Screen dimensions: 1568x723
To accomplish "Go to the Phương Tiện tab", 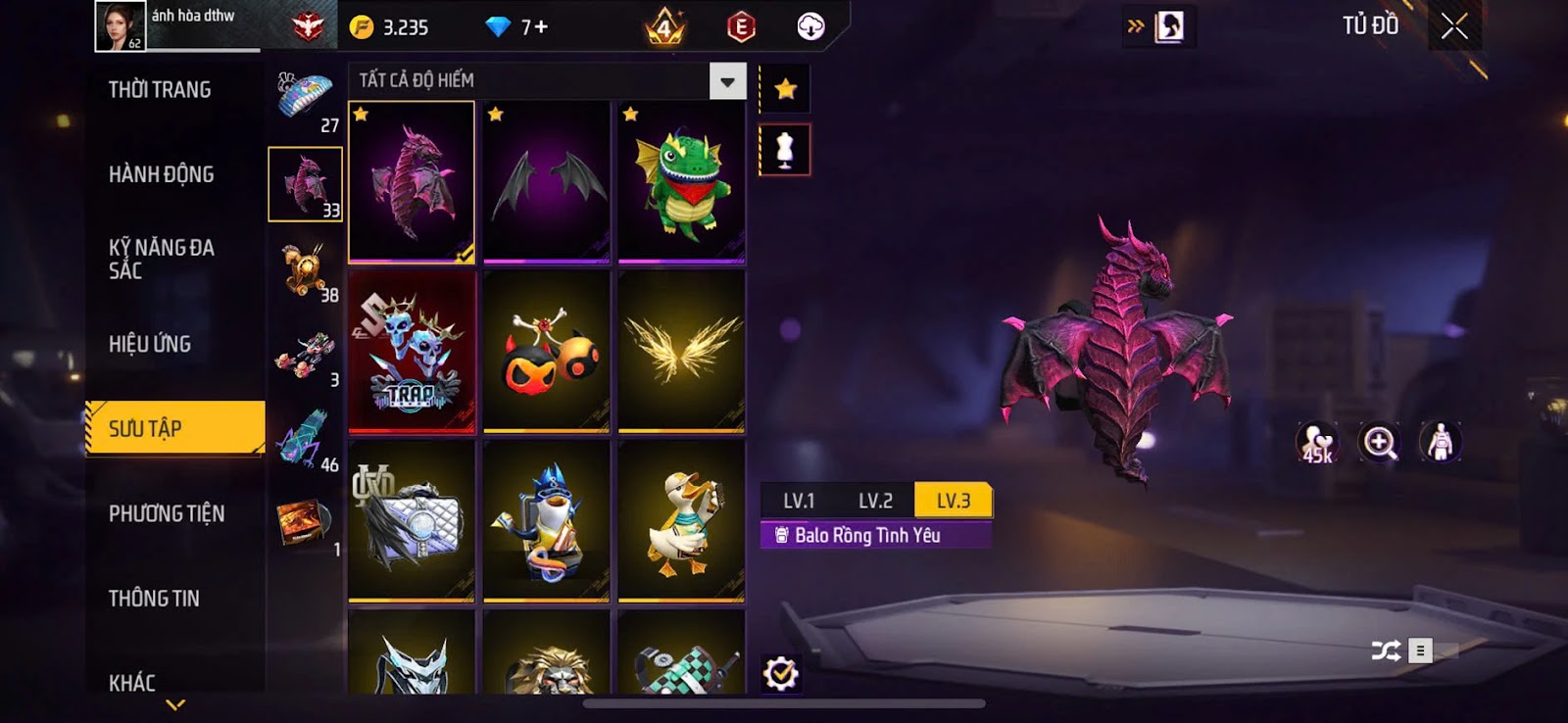I will point(167,513).
